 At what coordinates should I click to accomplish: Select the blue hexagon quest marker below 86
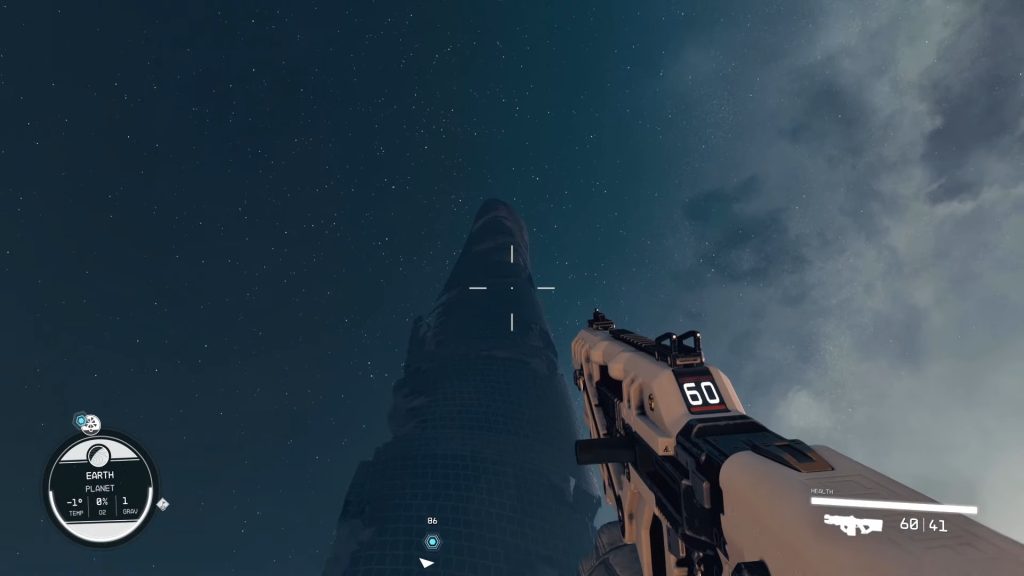(x=432, y=542)
